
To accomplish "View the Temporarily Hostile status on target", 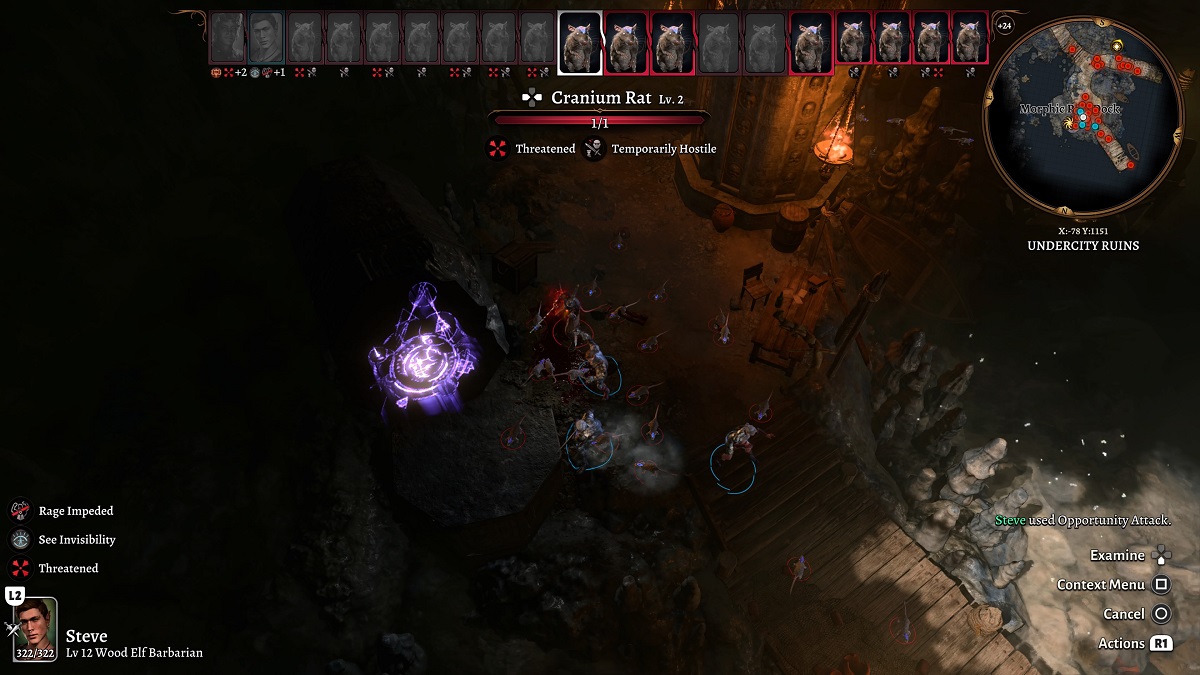I will [x=594, y=149].
